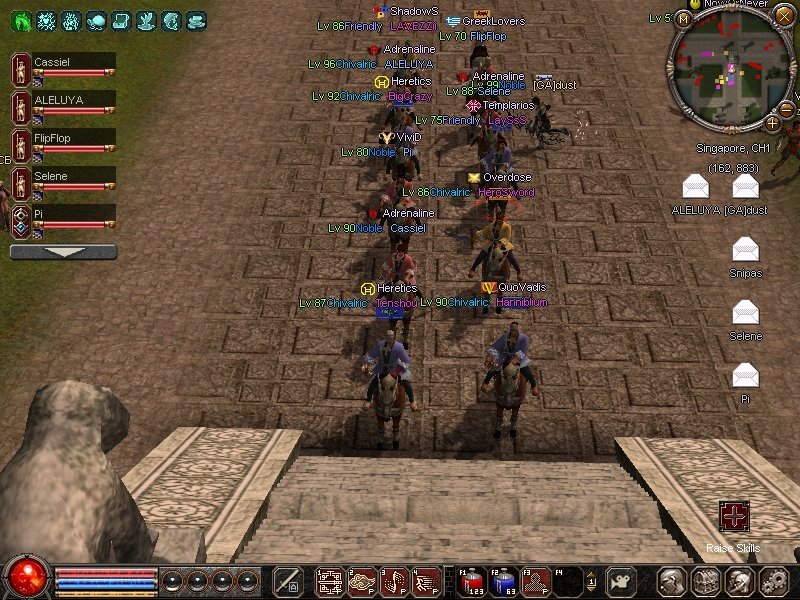Screen dimensions: 800x600
Task: Use the red potion in F1 slot
Action: (472, 581)
